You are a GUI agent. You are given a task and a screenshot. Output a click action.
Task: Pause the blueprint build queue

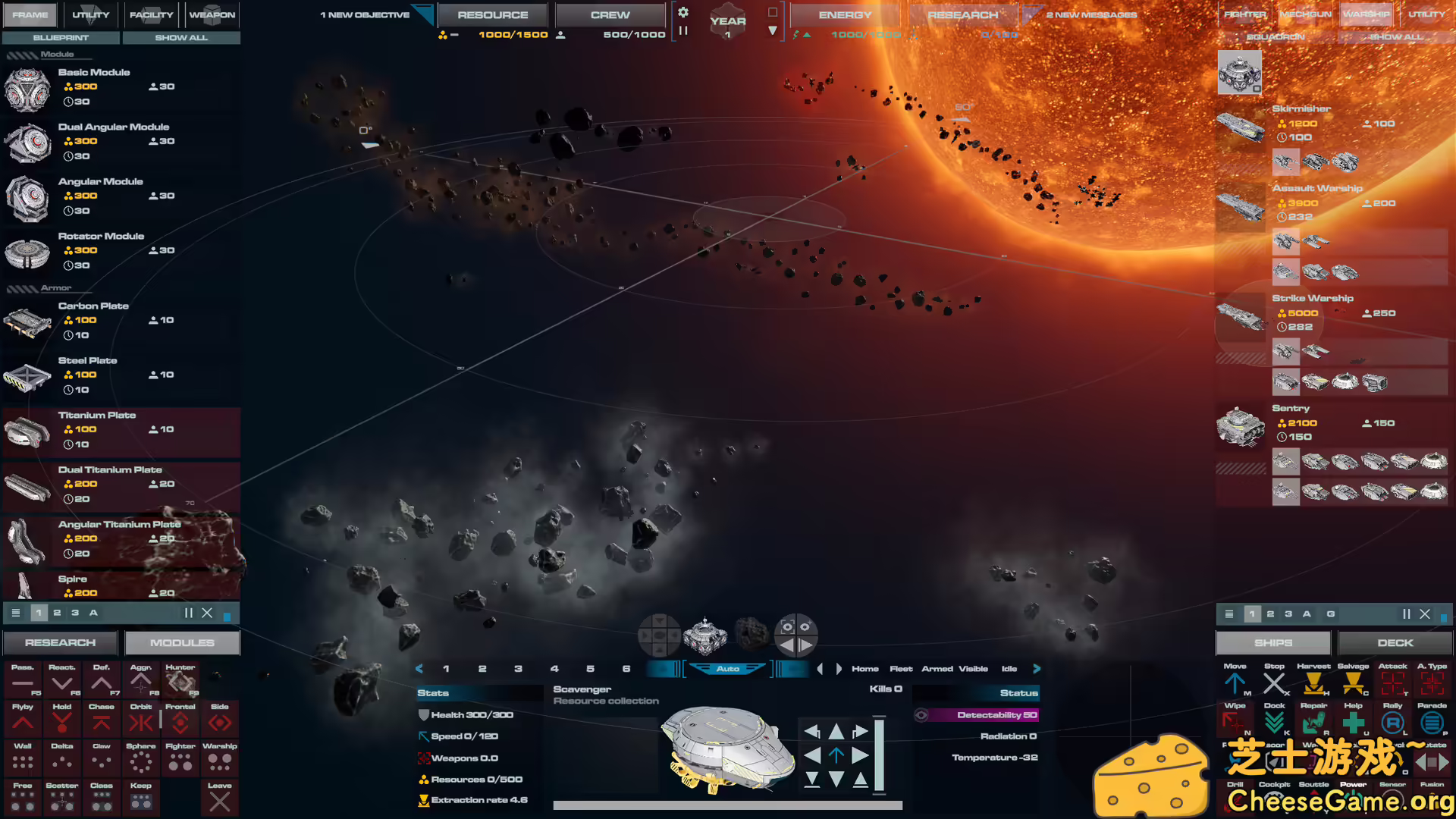(187, 613)
